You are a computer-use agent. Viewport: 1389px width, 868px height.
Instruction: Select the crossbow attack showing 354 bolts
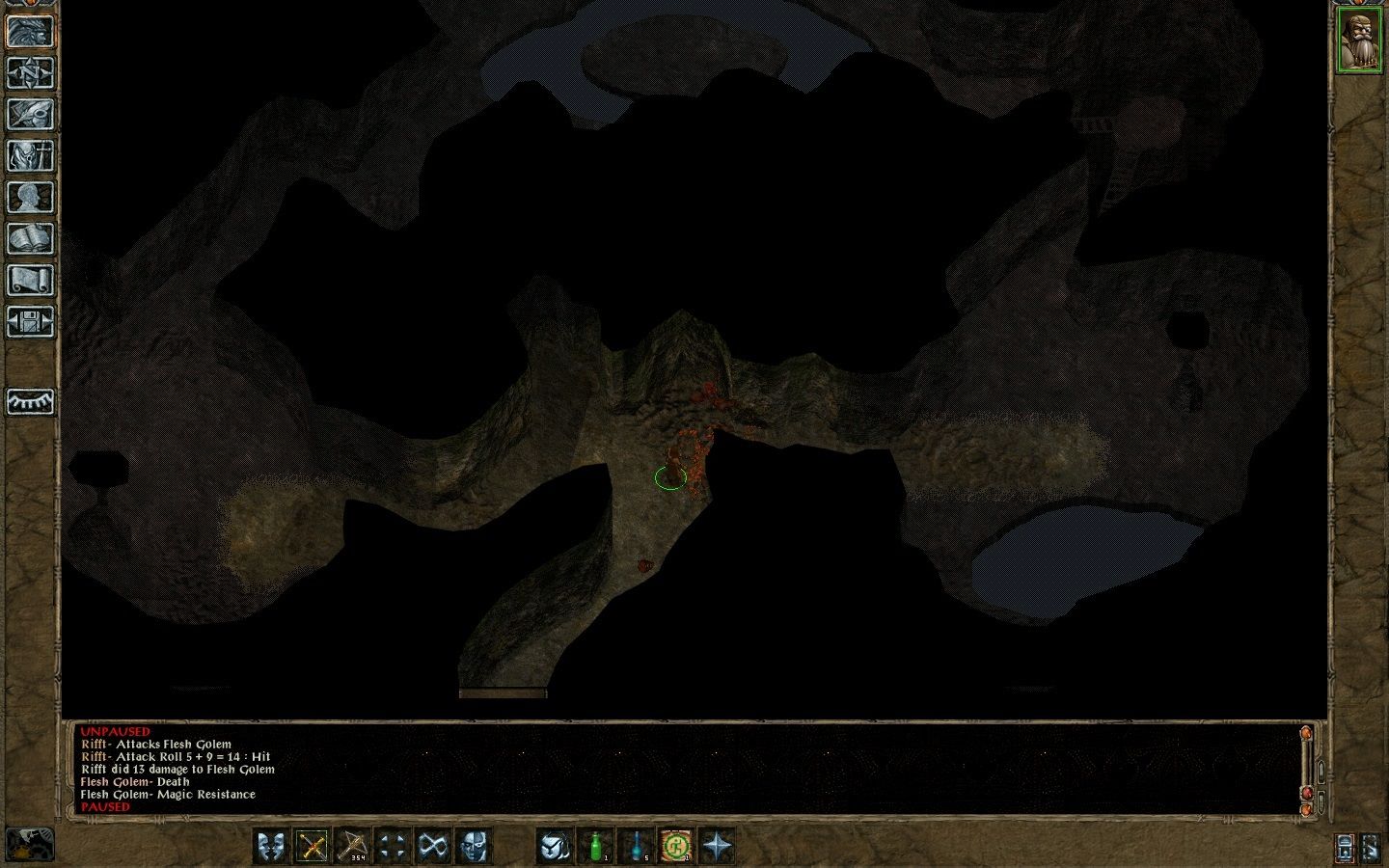point(354,846)
